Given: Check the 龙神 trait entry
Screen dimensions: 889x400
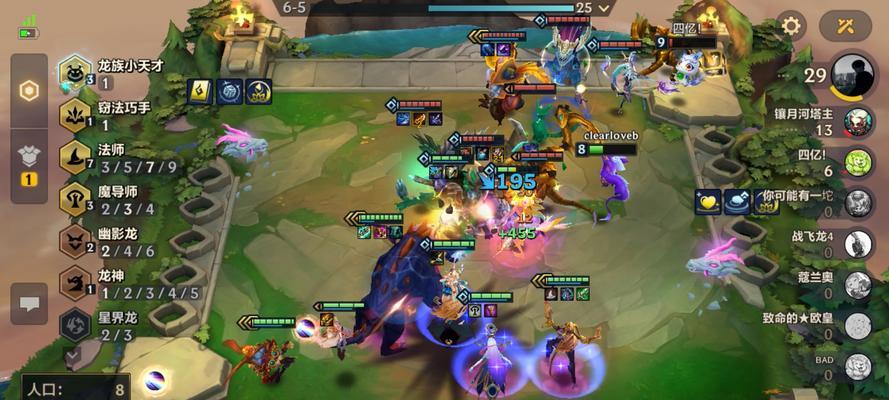Looking at the screenshot, I should coord(75,283).
